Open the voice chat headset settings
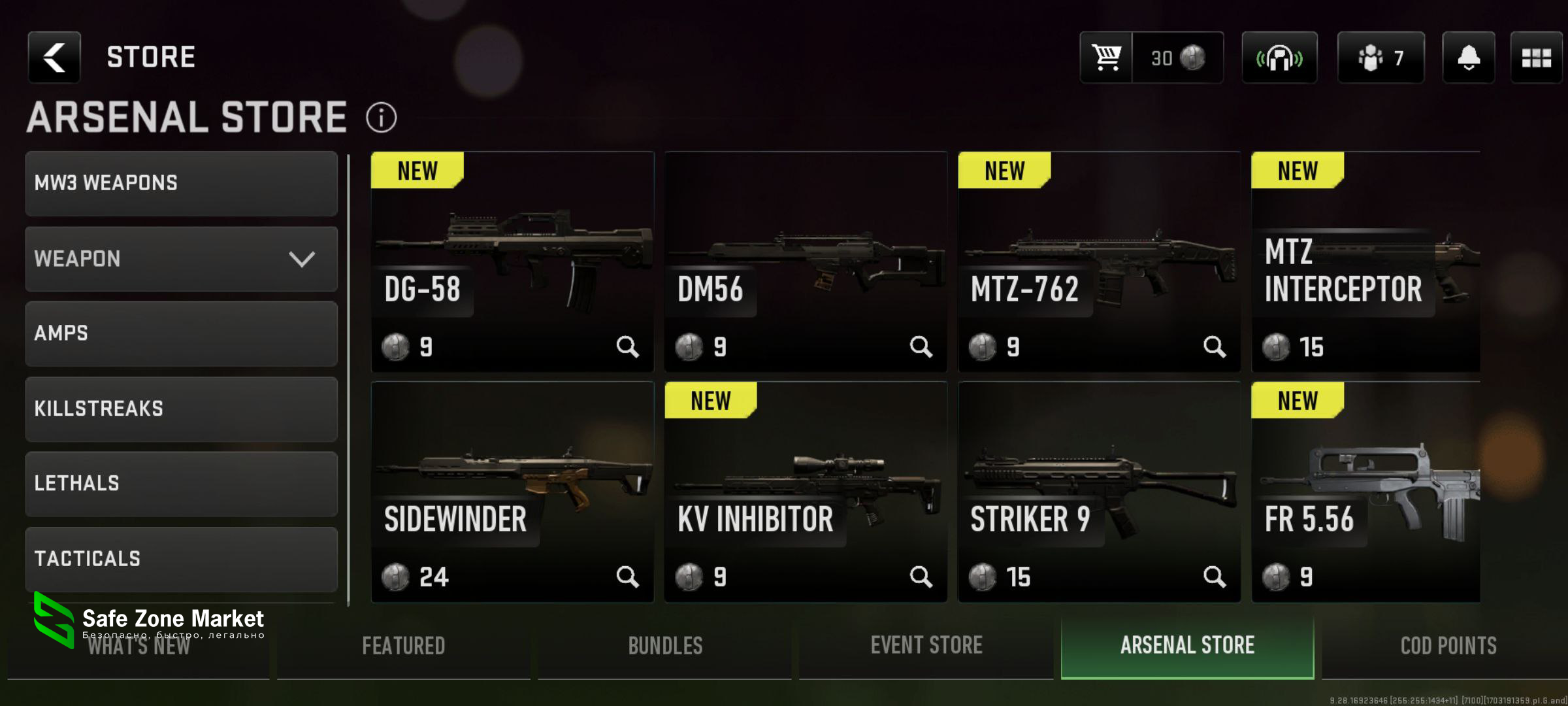Viewport: 1568px width, 706px height. 1279,58
